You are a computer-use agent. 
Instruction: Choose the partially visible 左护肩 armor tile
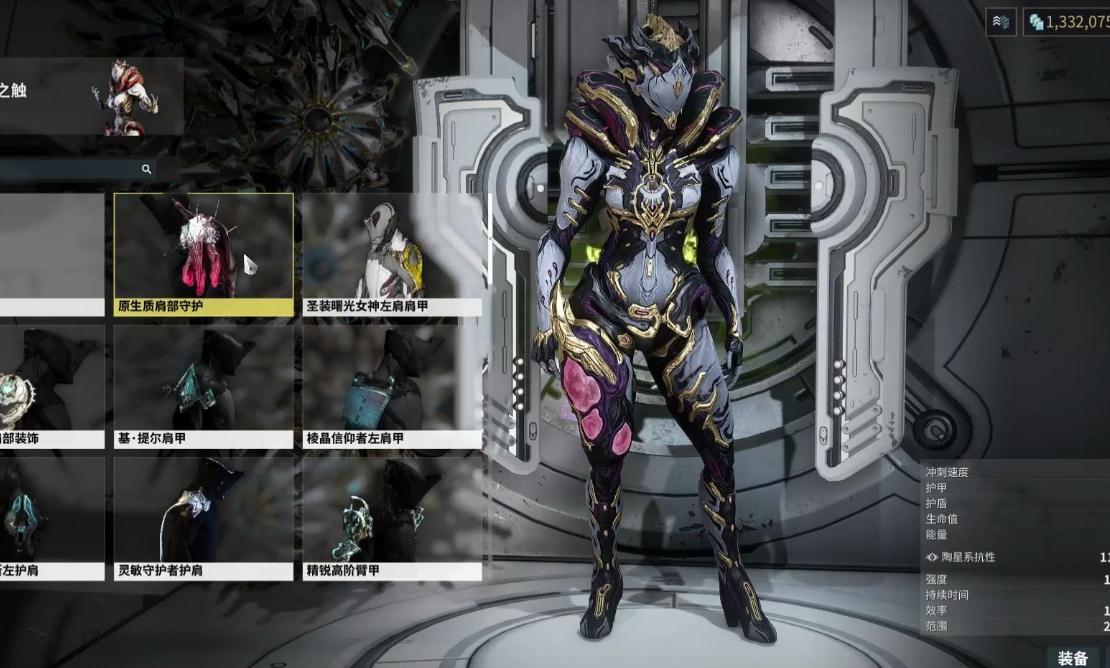[x=52, y=518]
